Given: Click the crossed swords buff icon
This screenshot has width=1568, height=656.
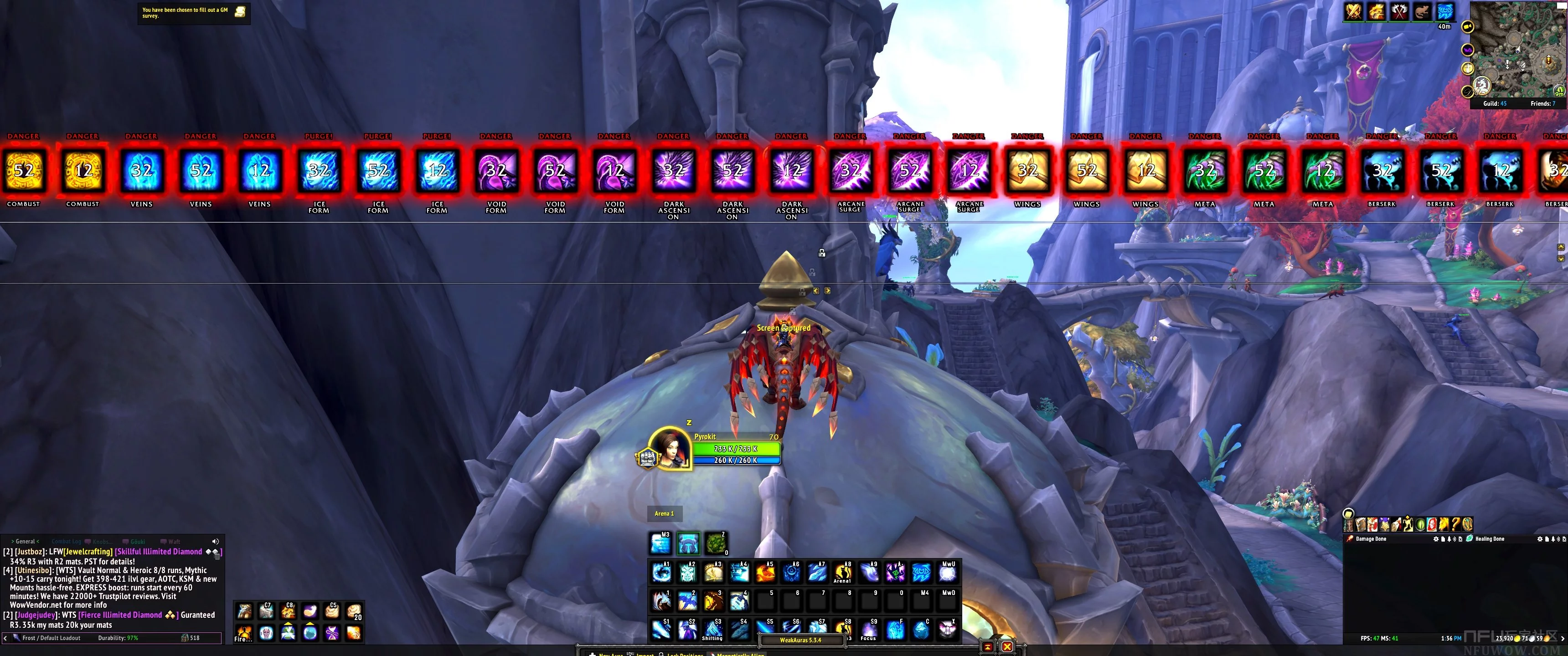Looking at the screenshot, I should (x=1354, y=11).
